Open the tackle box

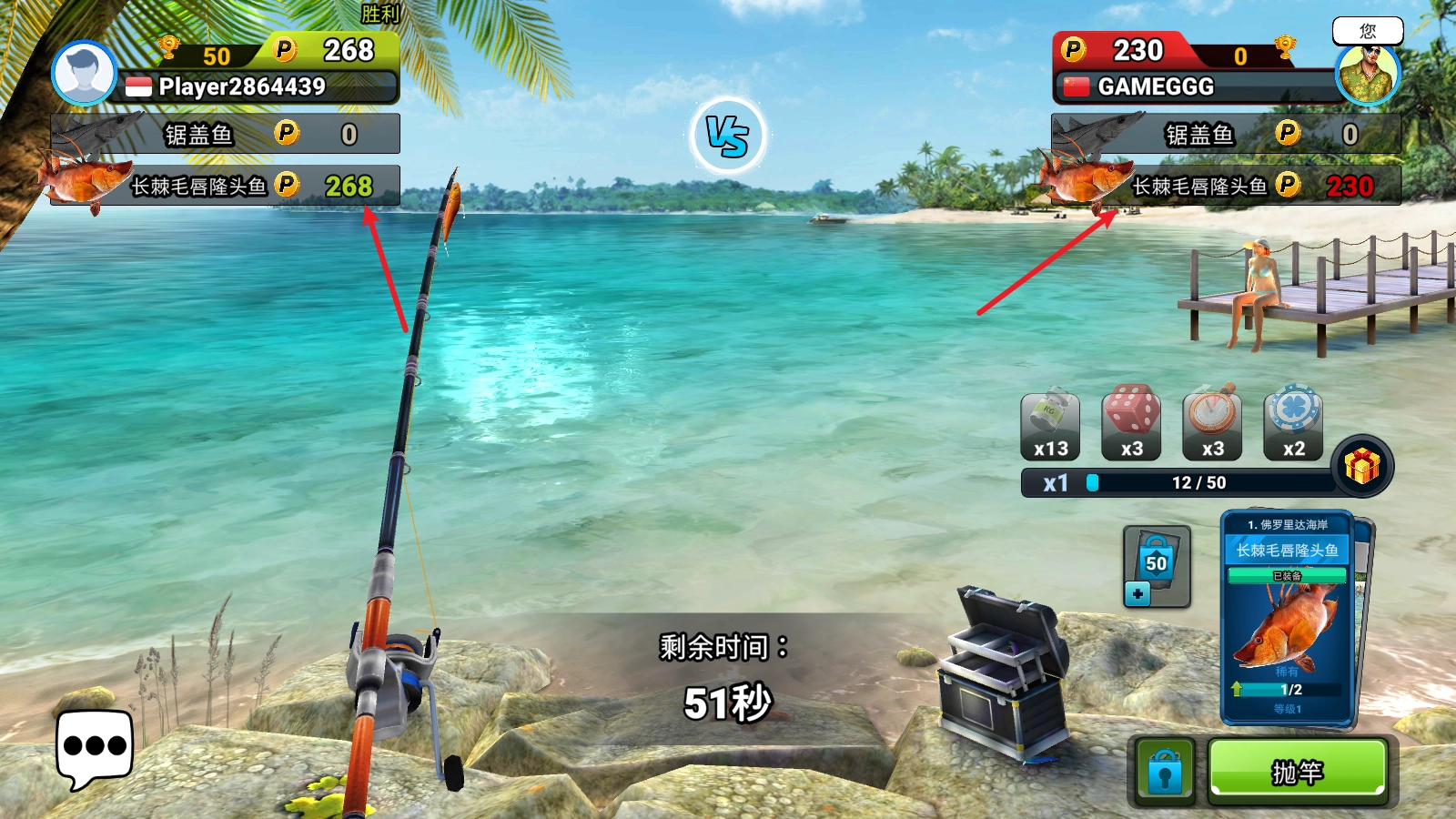(x=1001, y=673)
